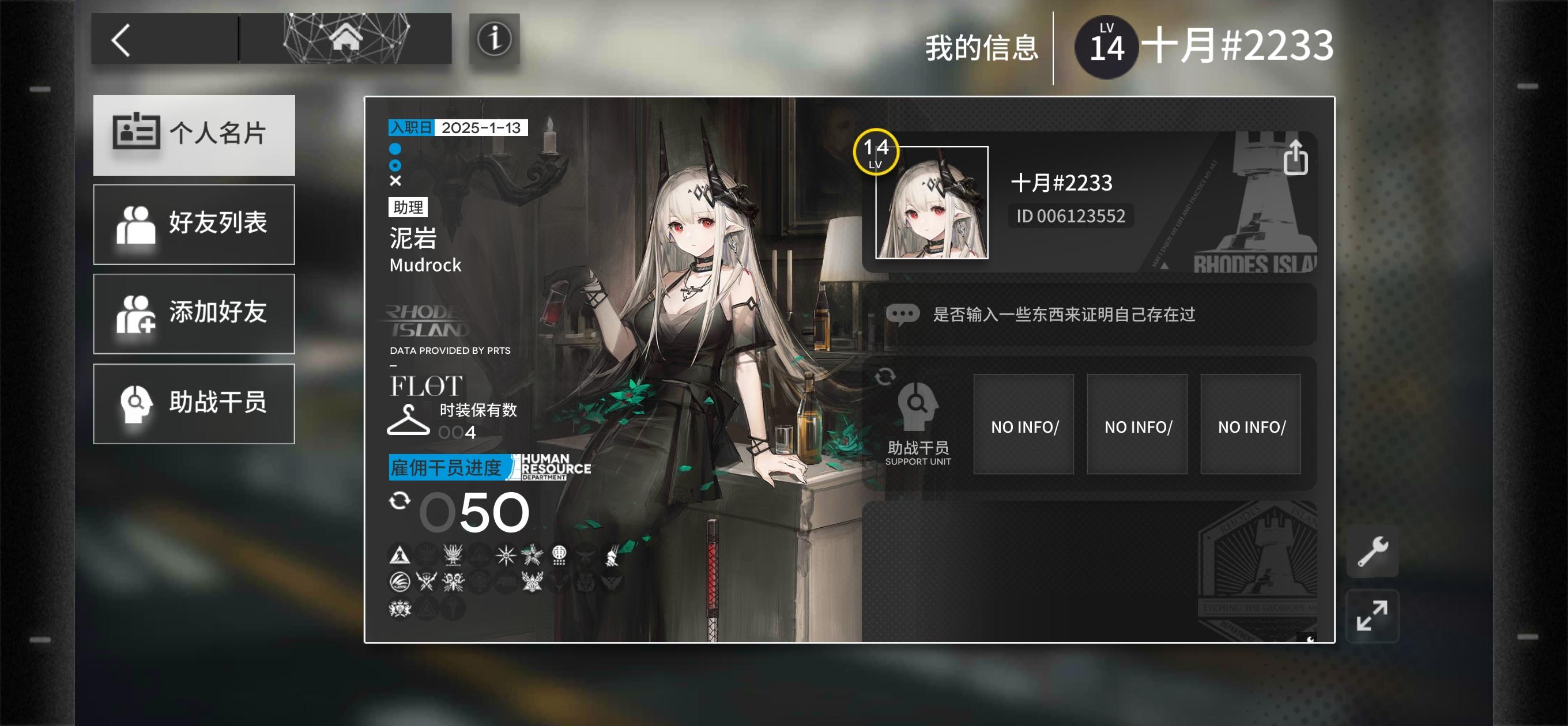This screenshot has width=1568, height=726.
Task: Select the 个人名片 tab
Action: tap(194, 134)
